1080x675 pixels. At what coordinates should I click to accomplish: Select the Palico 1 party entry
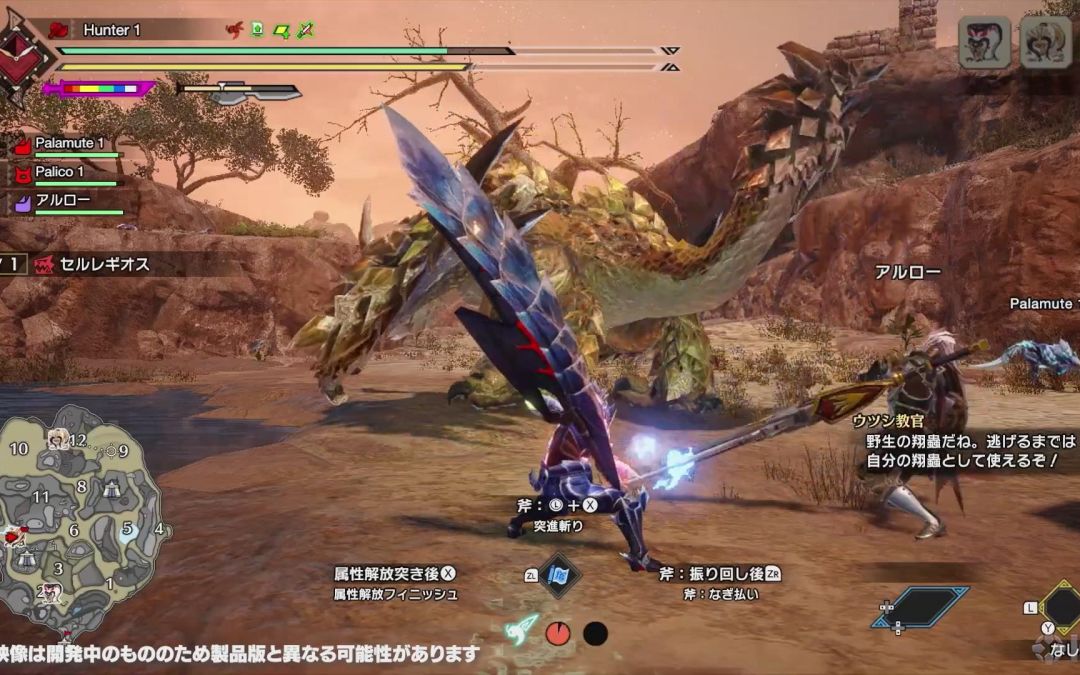tap(60, 173)
